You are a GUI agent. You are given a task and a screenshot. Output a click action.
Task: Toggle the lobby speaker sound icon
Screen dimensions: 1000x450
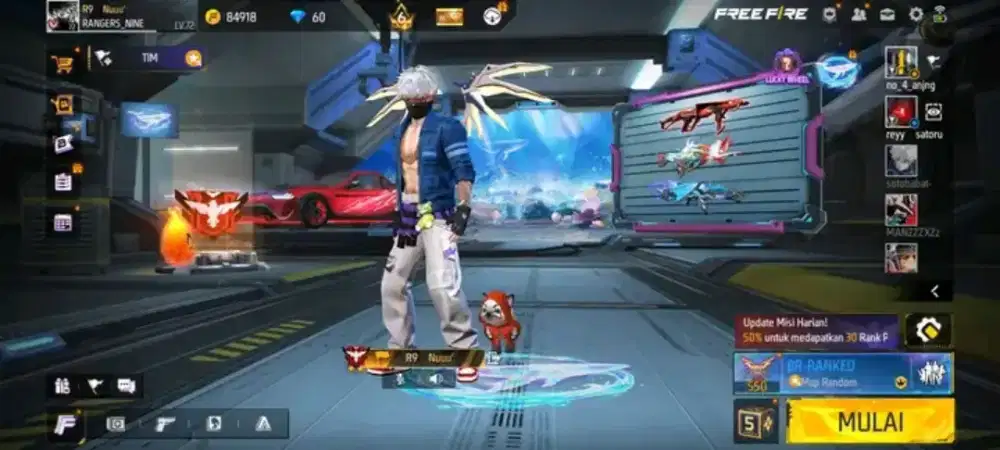click(x=436, y=379)
